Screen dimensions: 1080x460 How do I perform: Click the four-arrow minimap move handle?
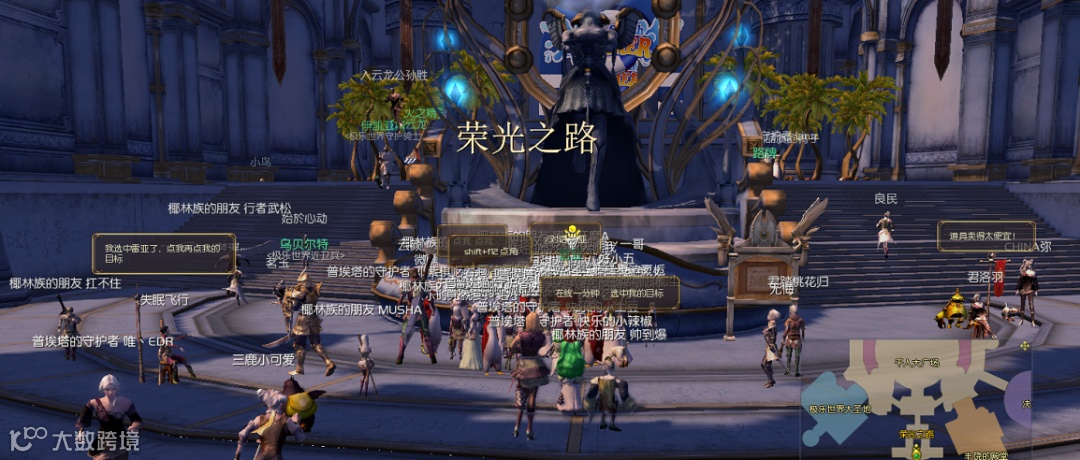[1025, 346]
